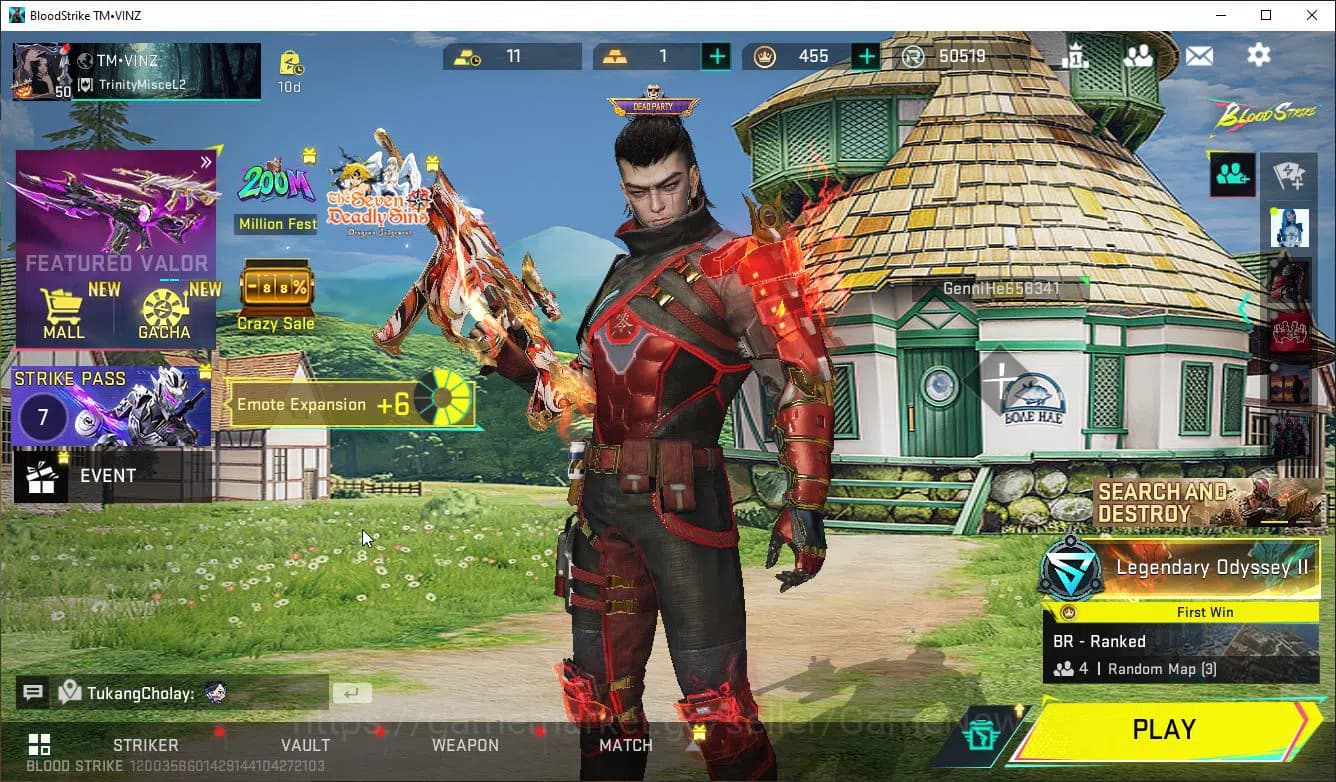
Task: Maximize the BloodStrike window
Action: click(1266, 15)
